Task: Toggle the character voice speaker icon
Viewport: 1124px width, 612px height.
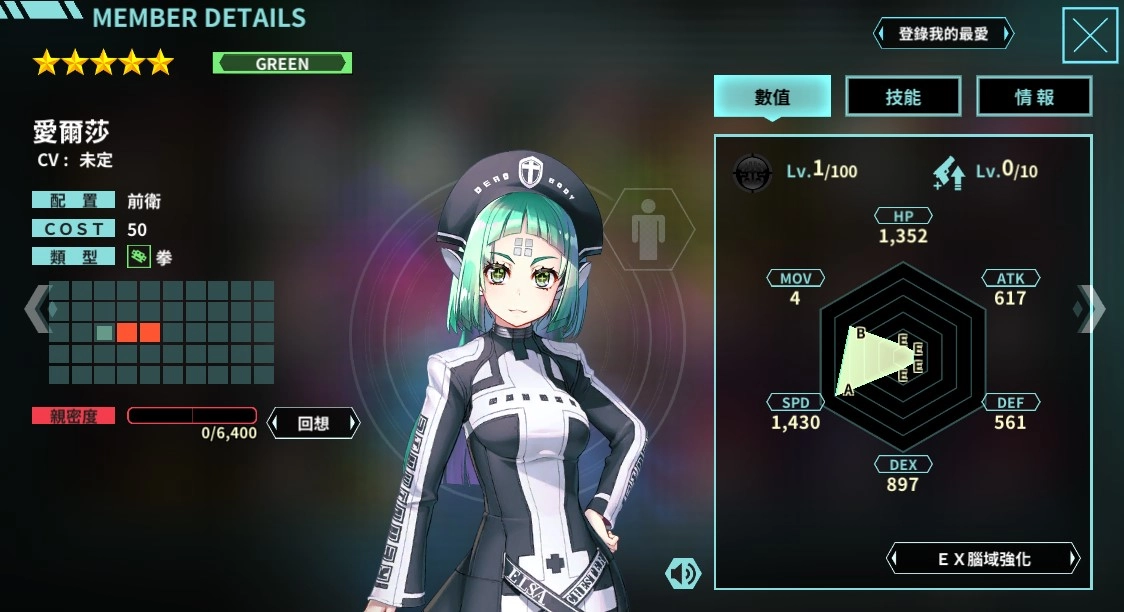Action: [683, 573]
